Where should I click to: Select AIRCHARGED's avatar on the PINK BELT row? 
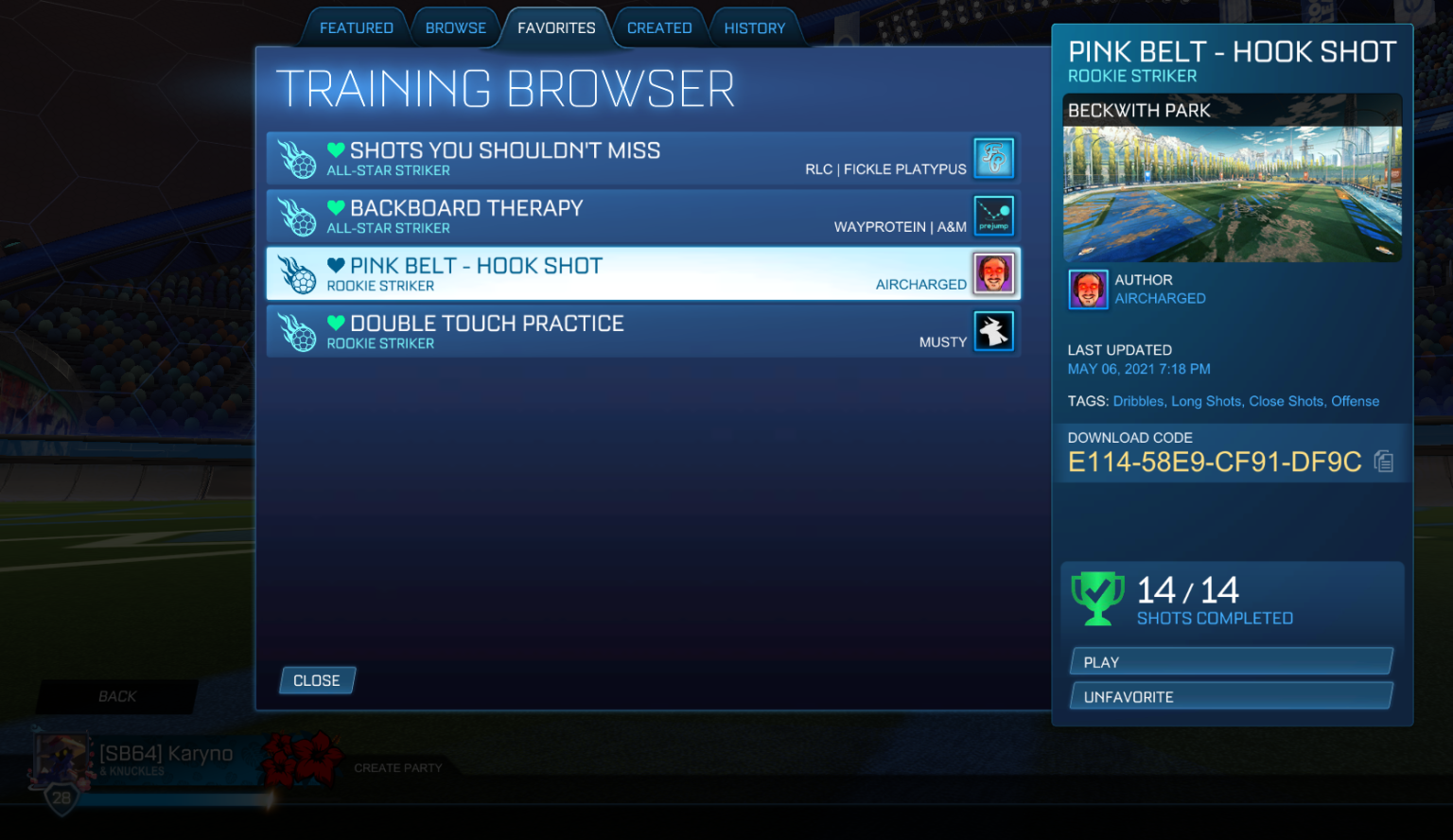(x=994, y=273)
